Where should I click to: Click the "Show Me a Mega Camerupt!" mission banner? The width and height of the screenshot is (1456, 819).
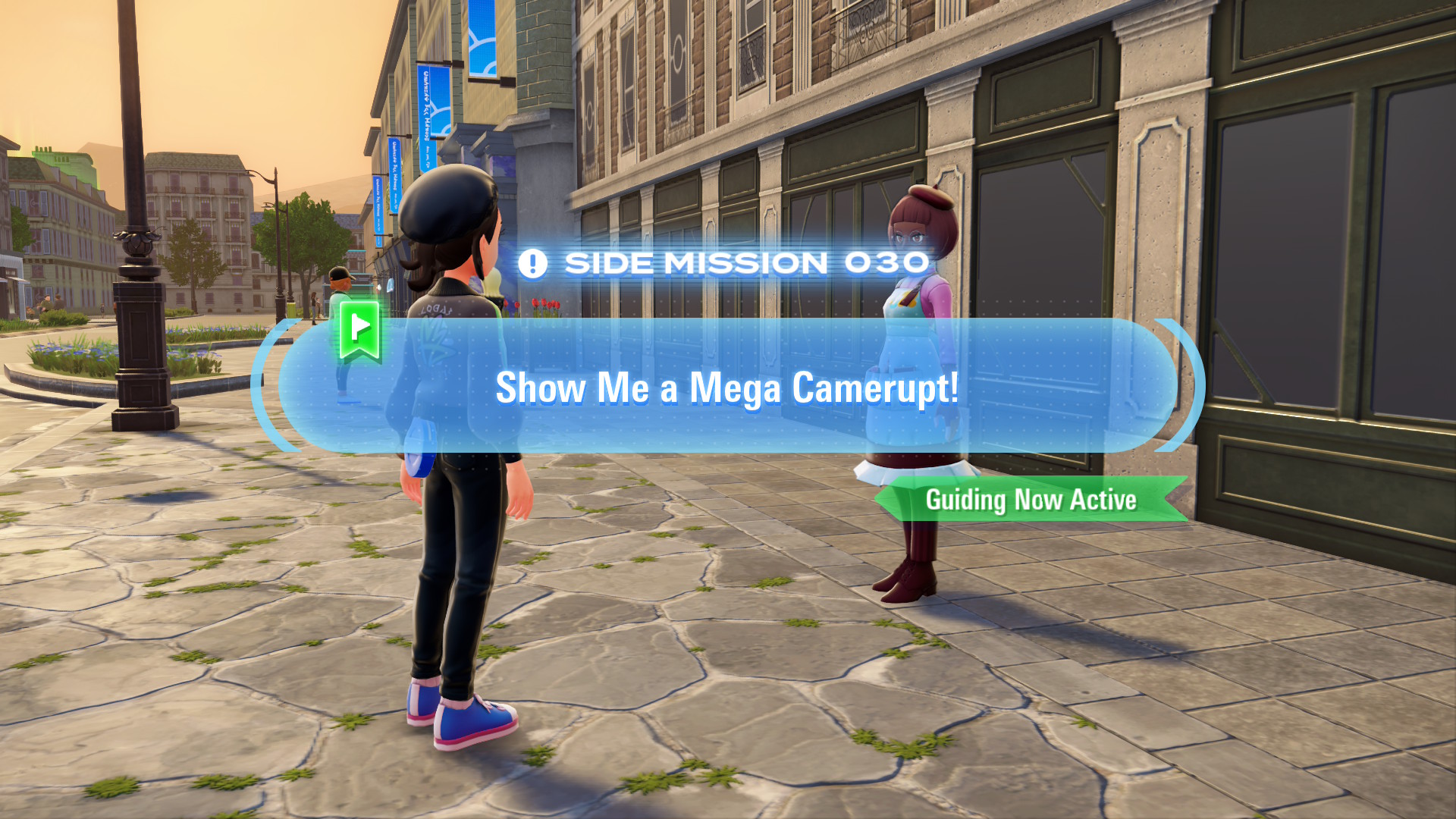(726, 387)
